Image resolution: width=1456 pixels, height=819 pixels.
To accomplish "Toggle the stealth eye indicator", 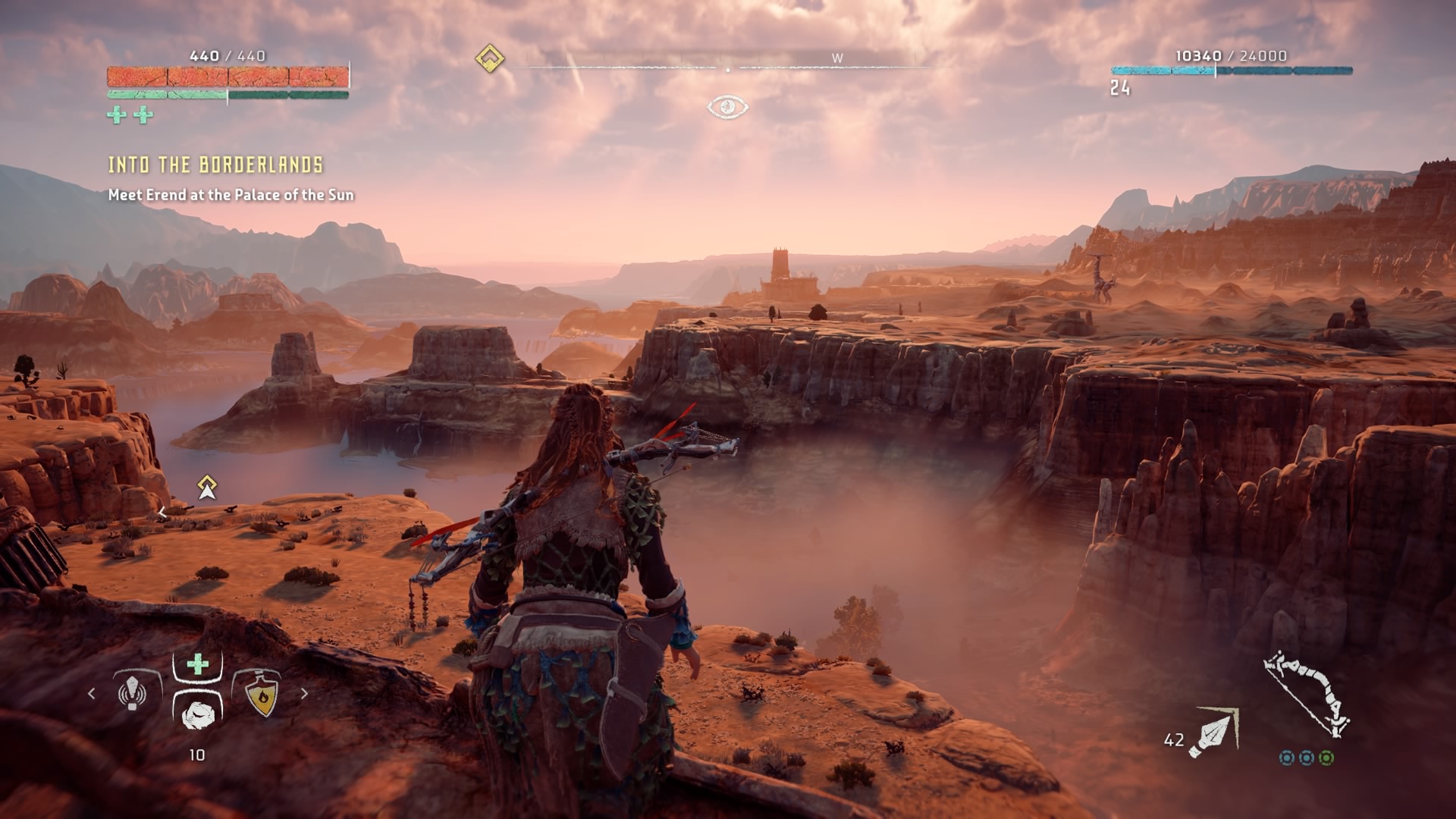I will click(x=727, y=107).
